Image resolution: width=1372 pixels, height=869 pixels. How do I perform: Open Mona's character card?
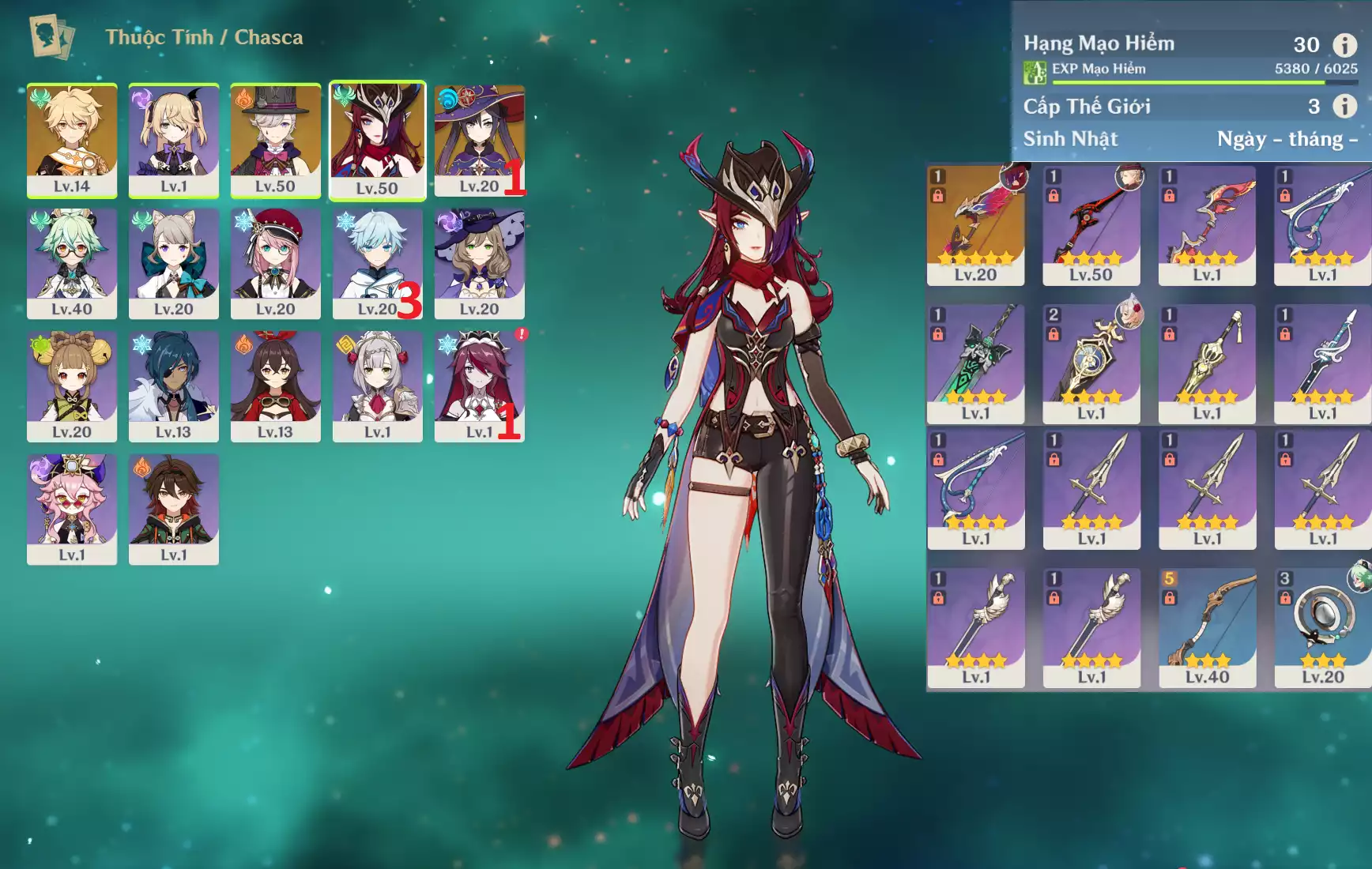coord(478,139)
